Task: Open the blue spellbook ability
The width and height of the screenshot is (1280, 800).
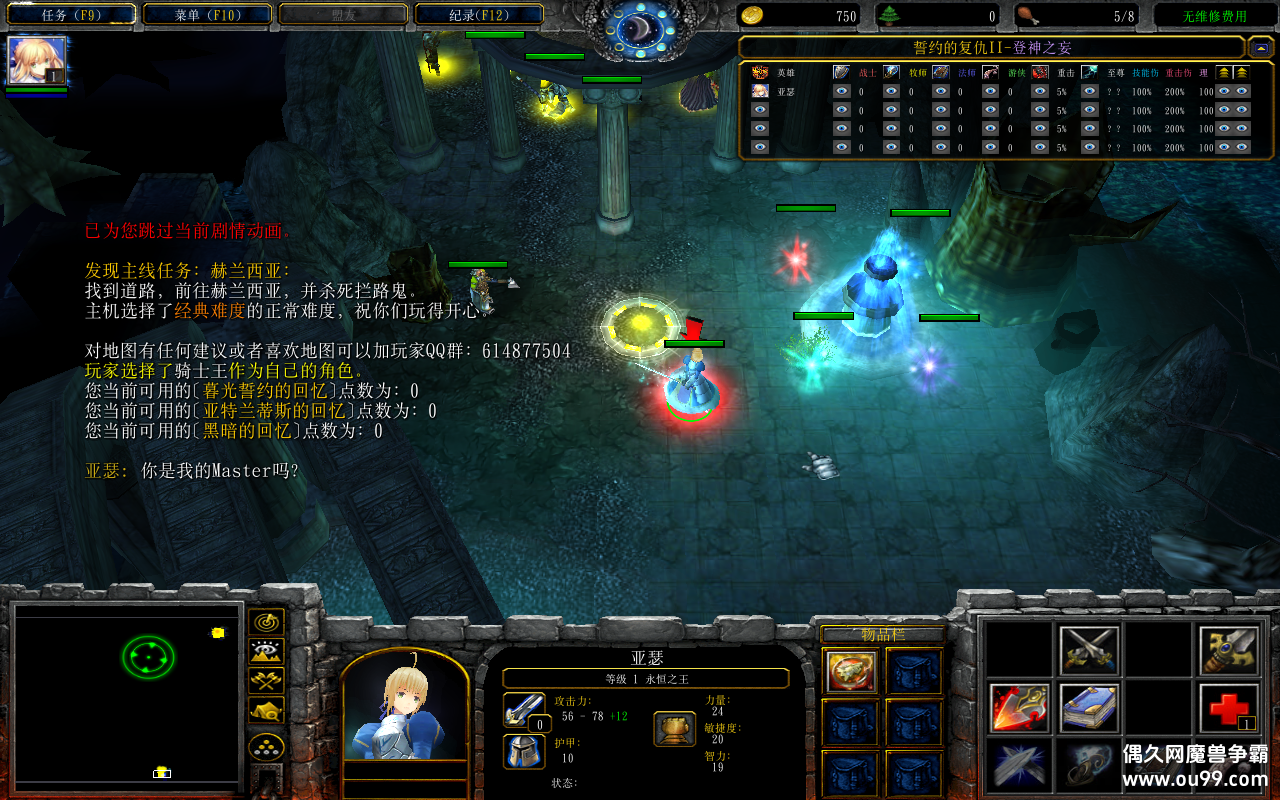Action: [x=1088, y=707]
